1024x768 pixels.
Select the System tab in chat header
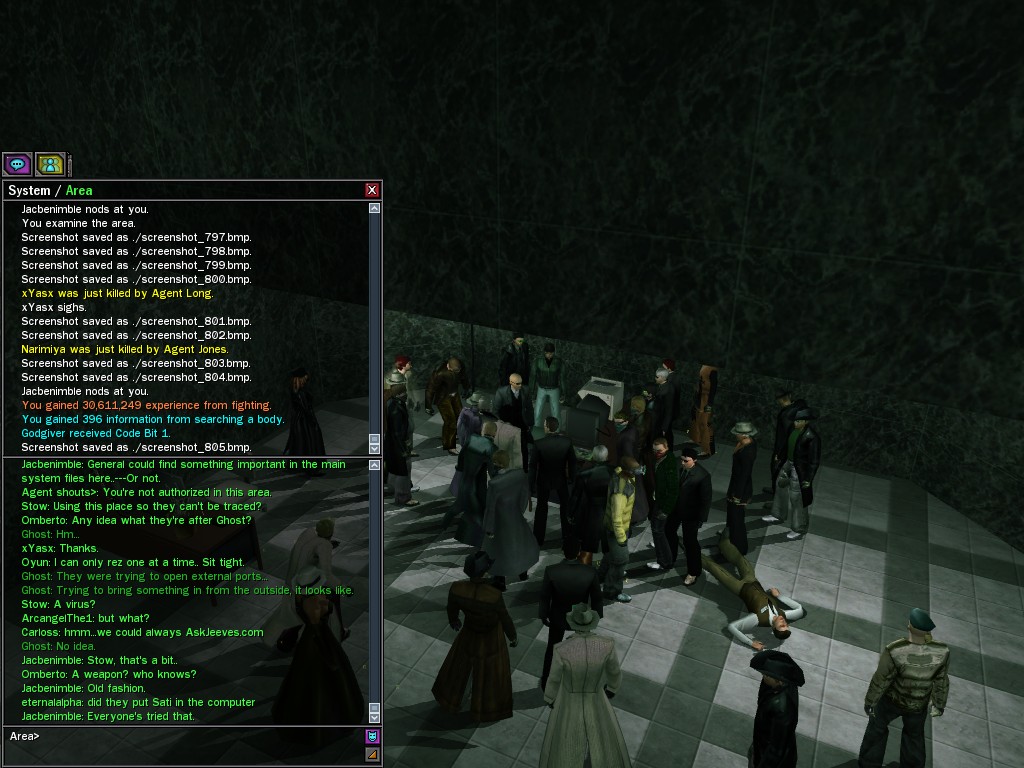tap(28, 190)
